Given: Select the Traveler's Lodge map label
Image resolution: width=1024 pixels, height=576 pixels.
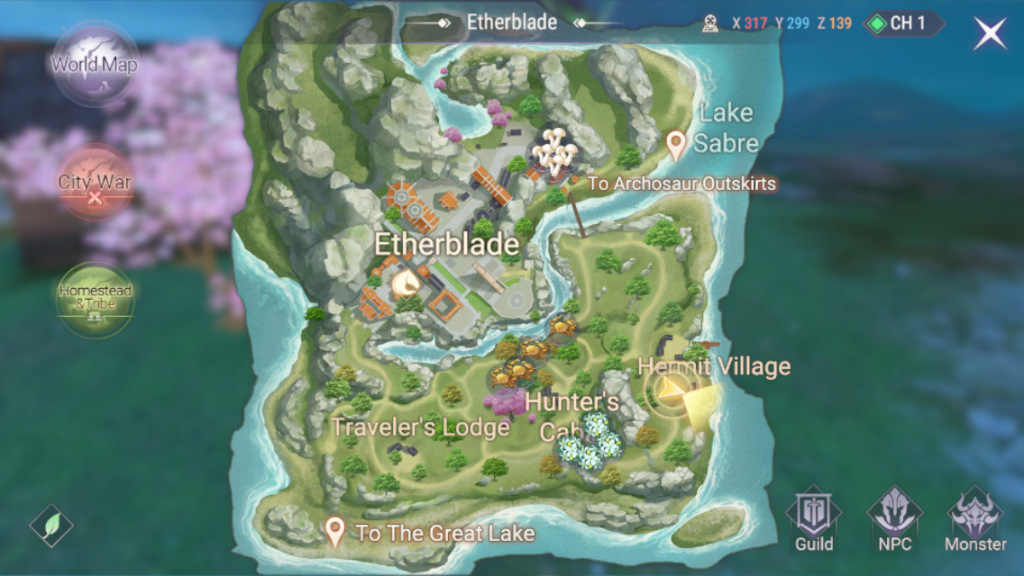Looking at the screenshot, I should coord(420,427).
